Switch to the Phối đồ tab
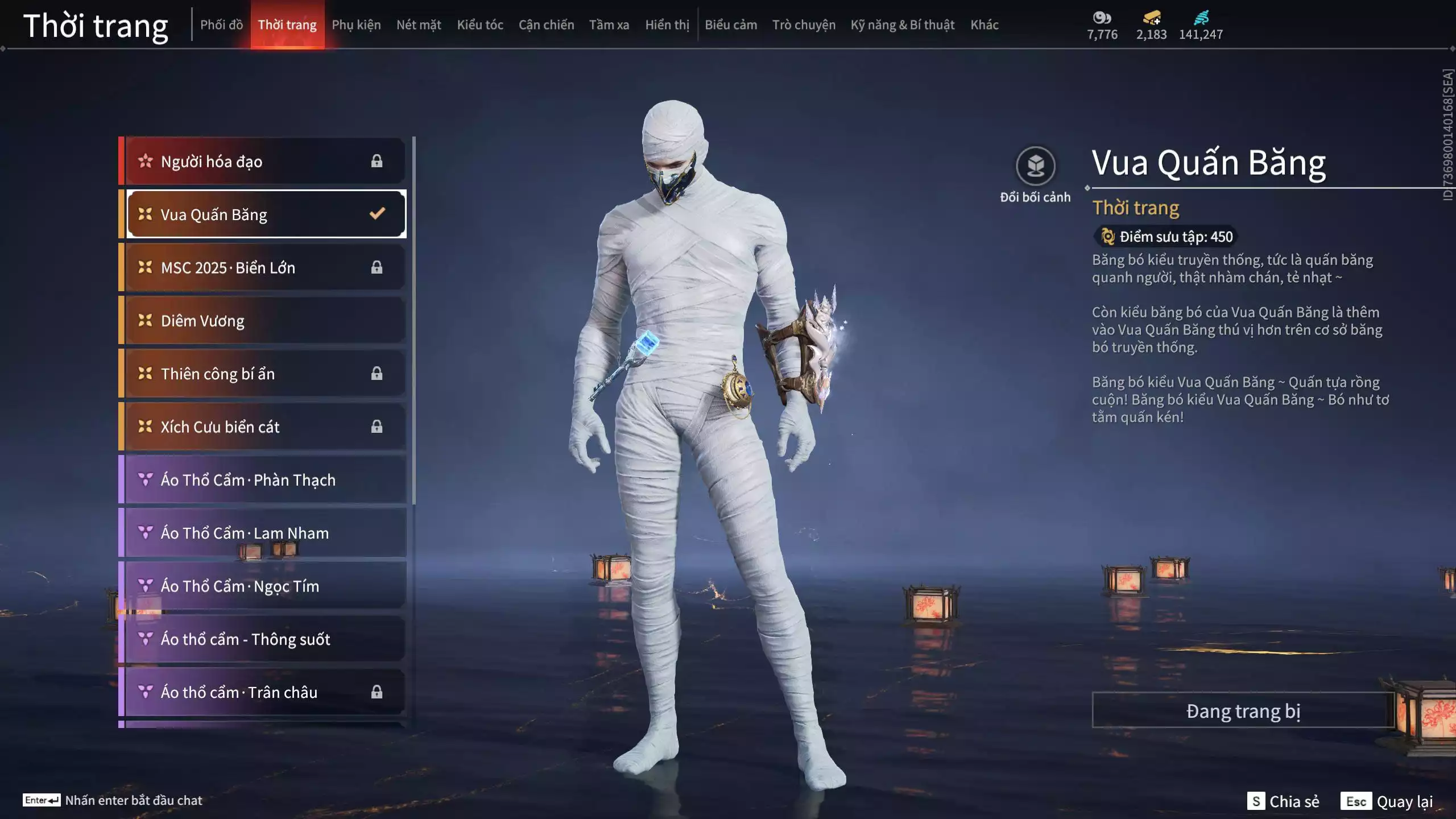The image size is (1456, 819). 221,25
